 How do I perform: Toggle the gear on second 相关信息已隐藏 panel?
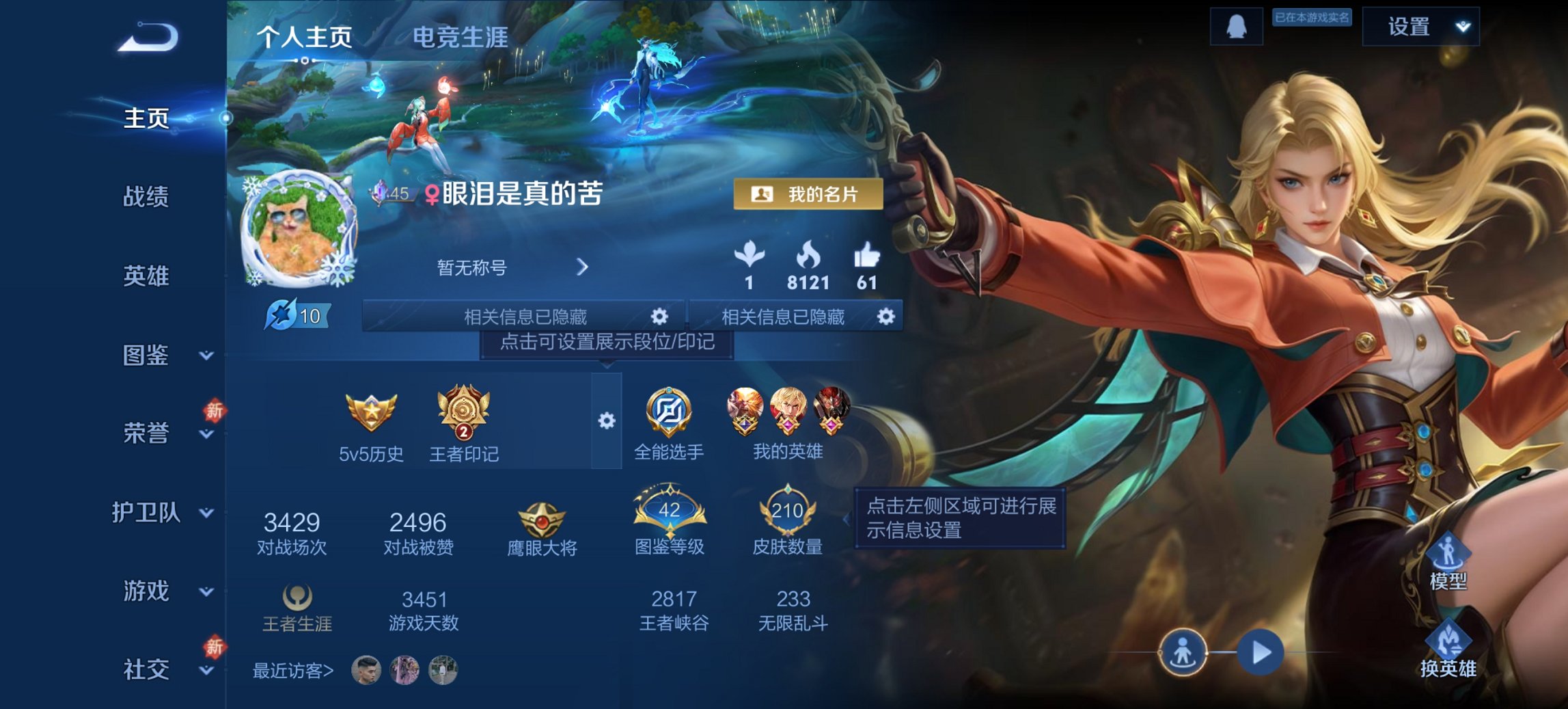(886, 317)
